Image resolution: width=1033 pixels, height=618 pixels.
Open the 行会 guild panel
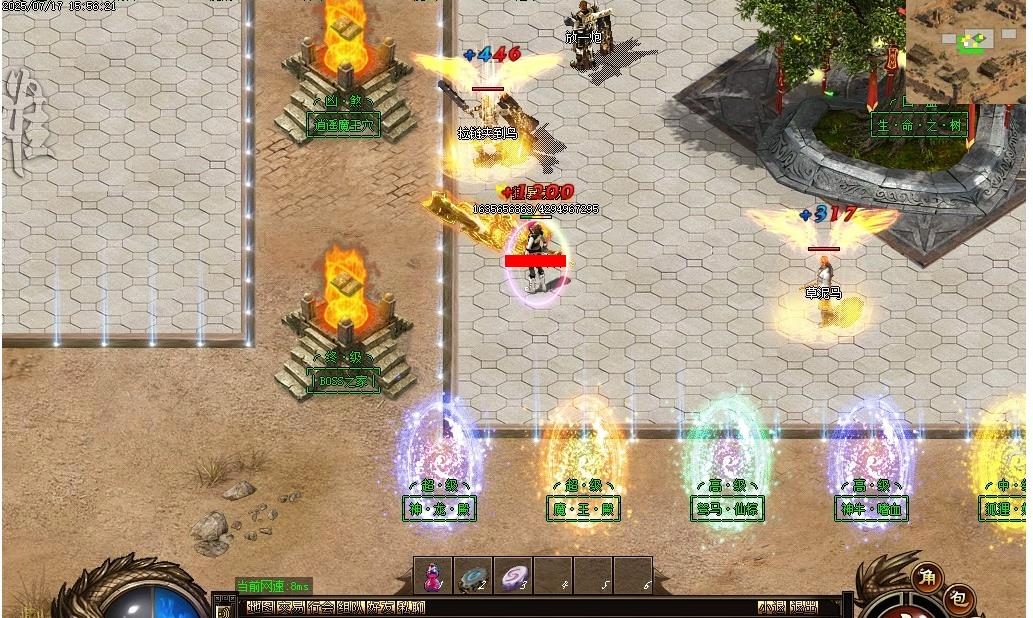321,607
